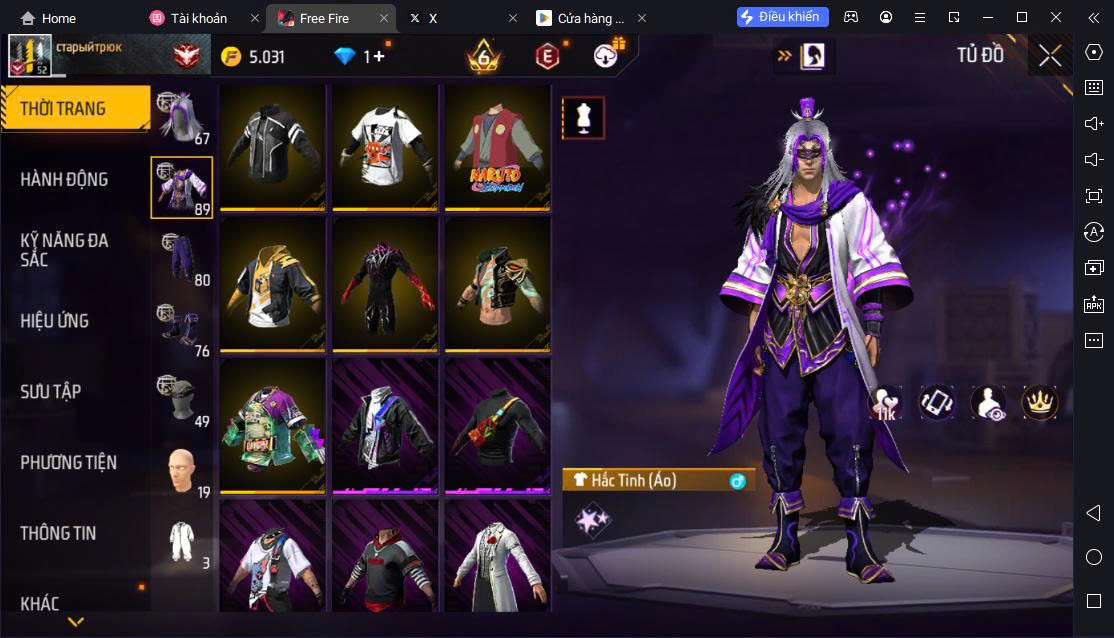Open the crown icon beside the character
This screenshot has height=638, width=1114.
click(1039, 402)
